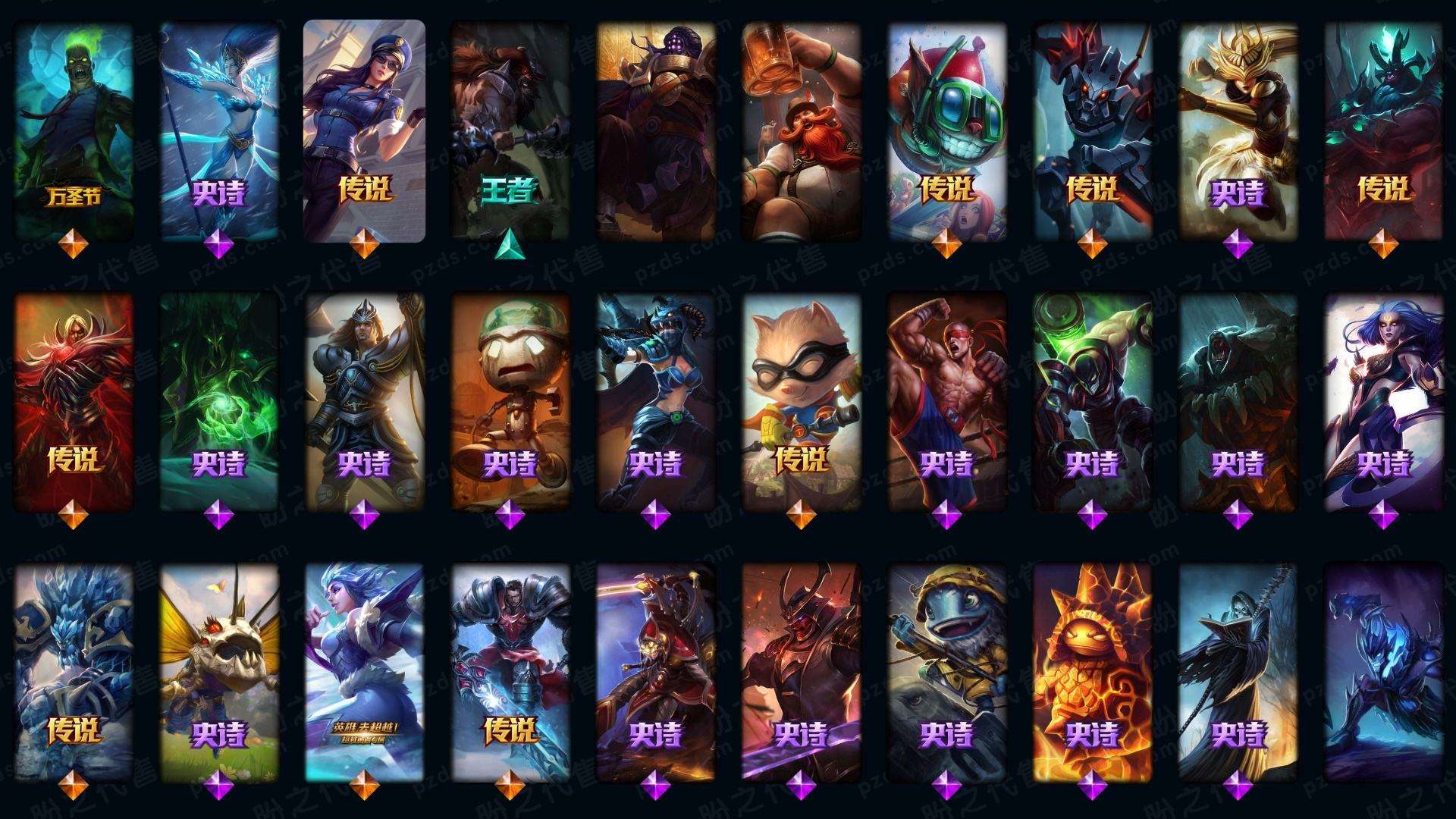
Task: Select the blue-haired woman with crescent blade card
Action: click(1383, 402)
